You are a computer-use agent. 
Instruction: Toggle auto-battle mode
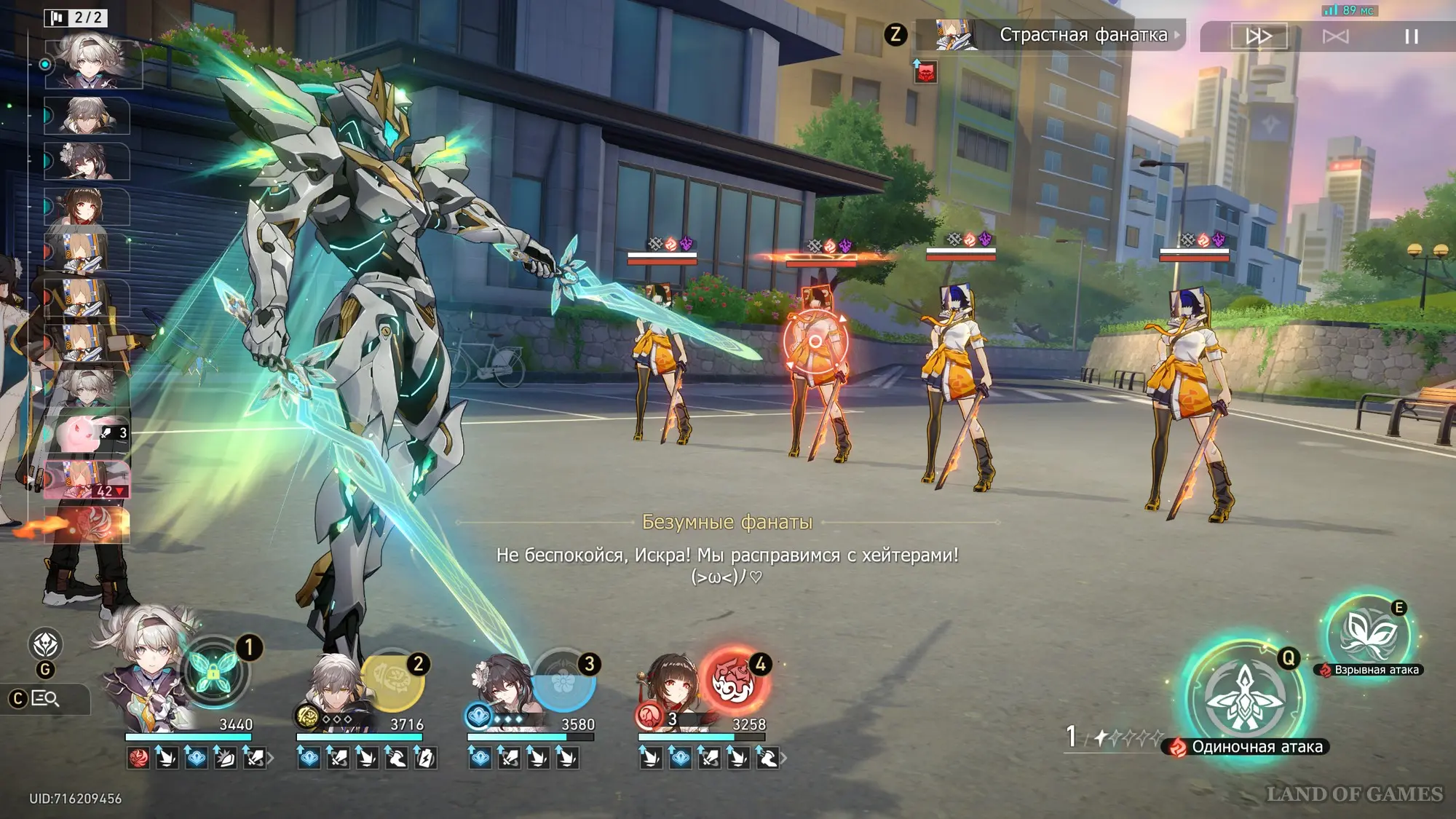1335,36
